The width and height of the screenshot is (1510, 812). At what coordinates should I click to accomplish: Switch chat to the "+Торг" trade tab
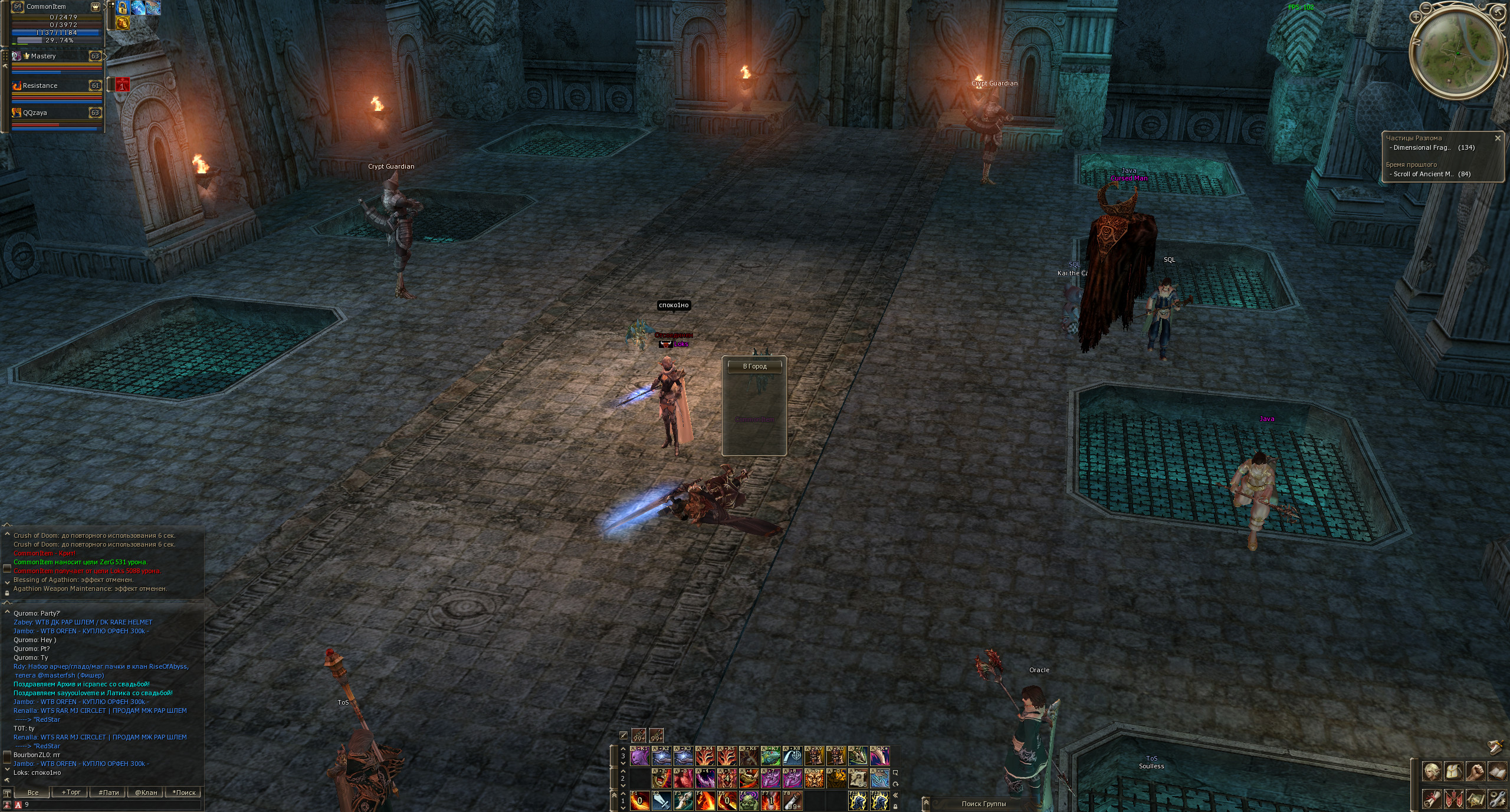pos(71,792)
